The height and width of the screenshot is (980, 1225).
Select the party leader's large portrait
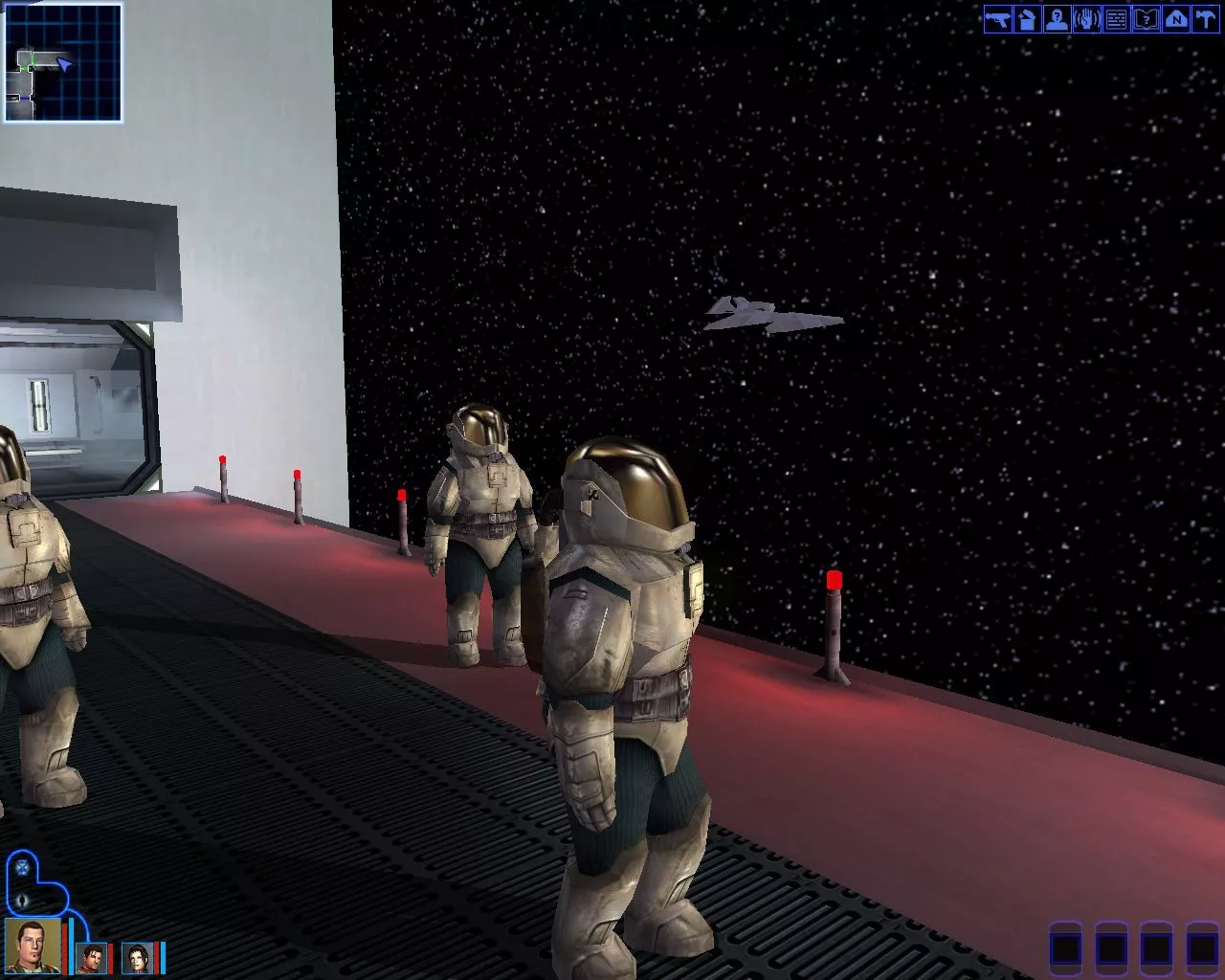click(x=33, y=946)
